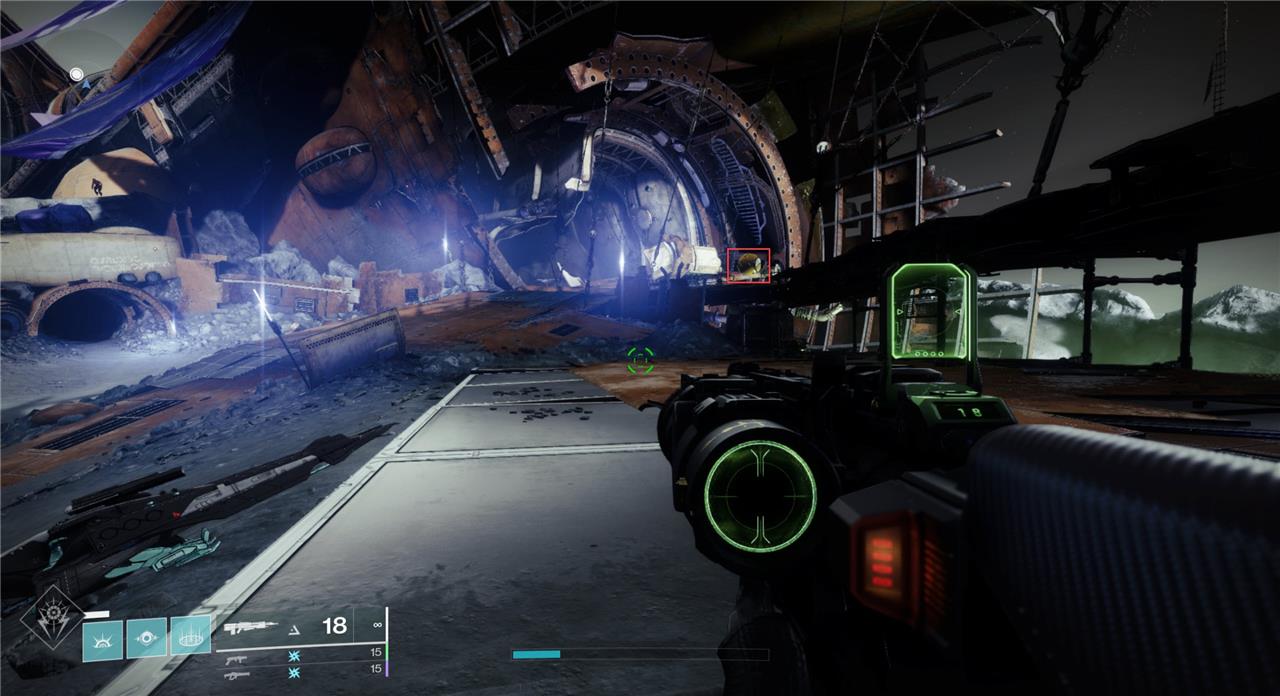Use the ring-shaped class ability icon
1280x696 pixels.
coord(190,634)
